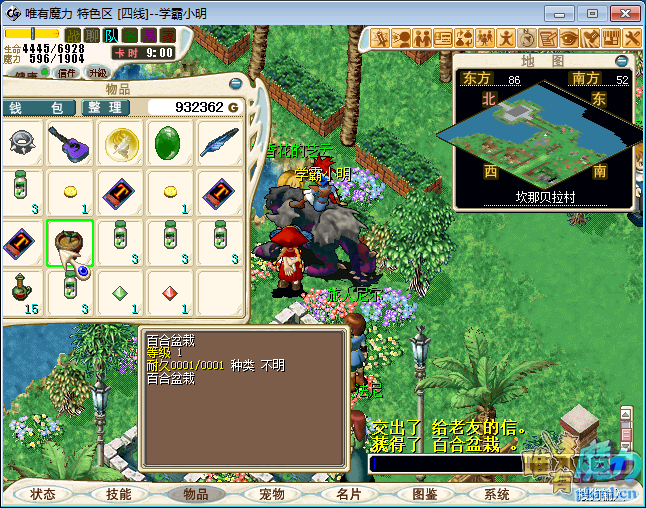Select the red diamond crystal item
The image size is (646, 508).
(x=172, y=294)
